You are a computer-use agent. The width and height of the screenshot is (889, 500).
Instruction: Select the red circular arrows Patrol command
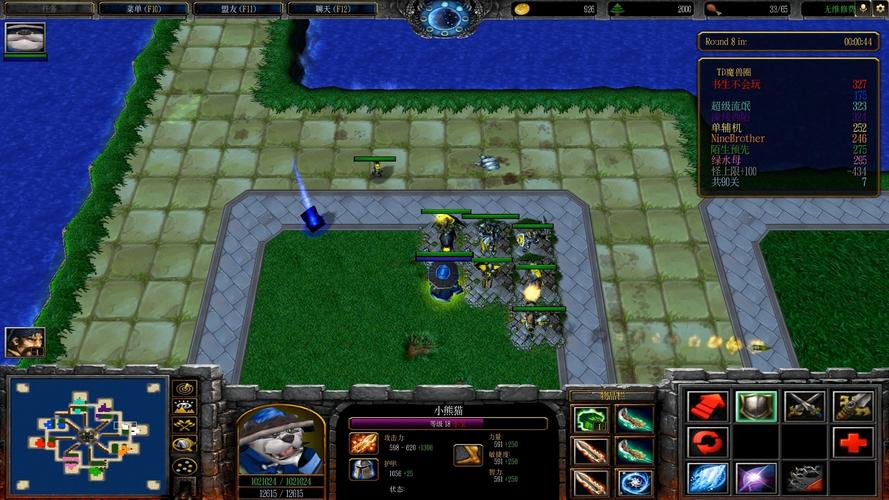coord(705,441)
